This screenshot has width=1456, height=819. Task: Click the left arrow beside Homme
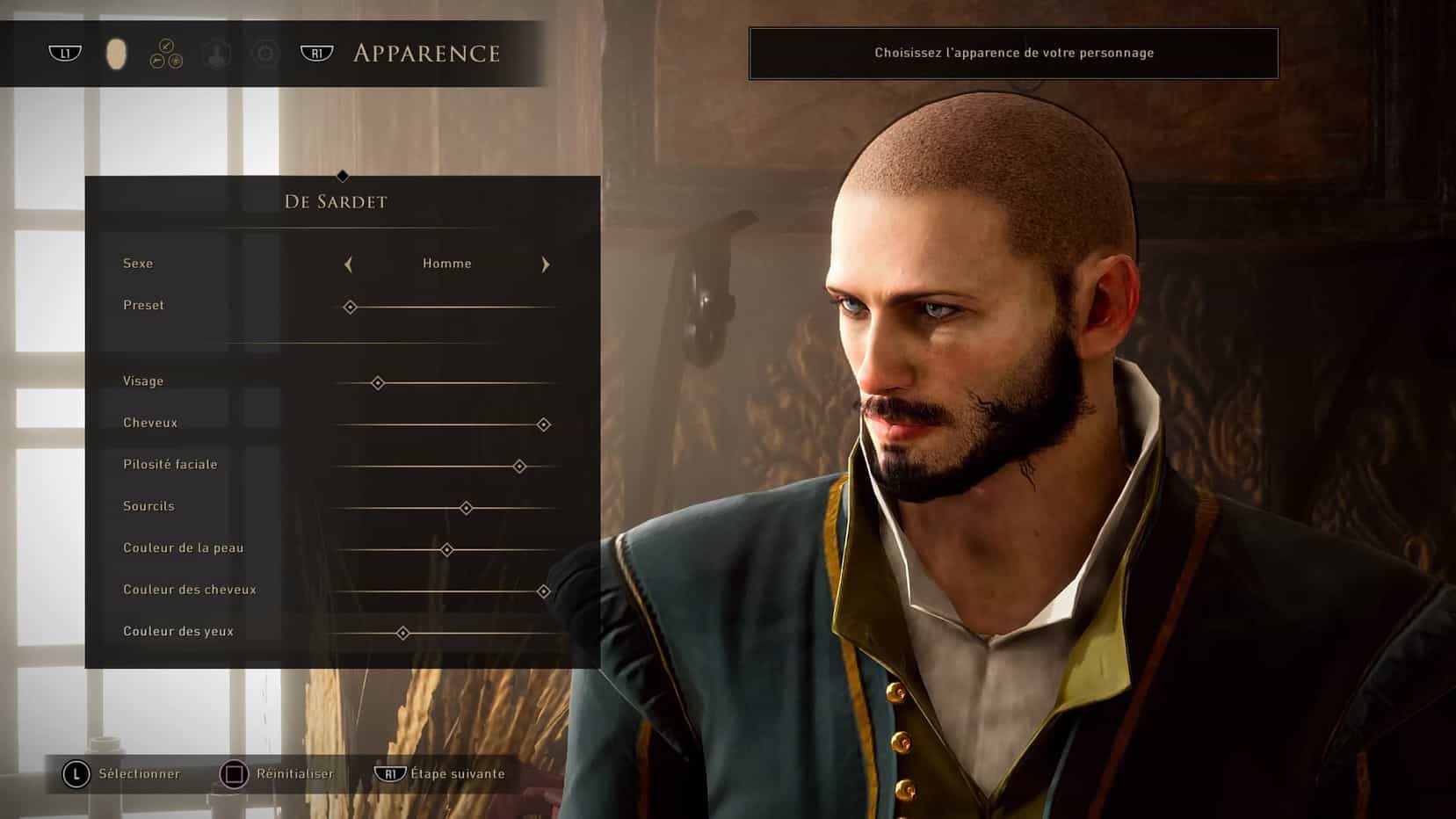(349, 265)
